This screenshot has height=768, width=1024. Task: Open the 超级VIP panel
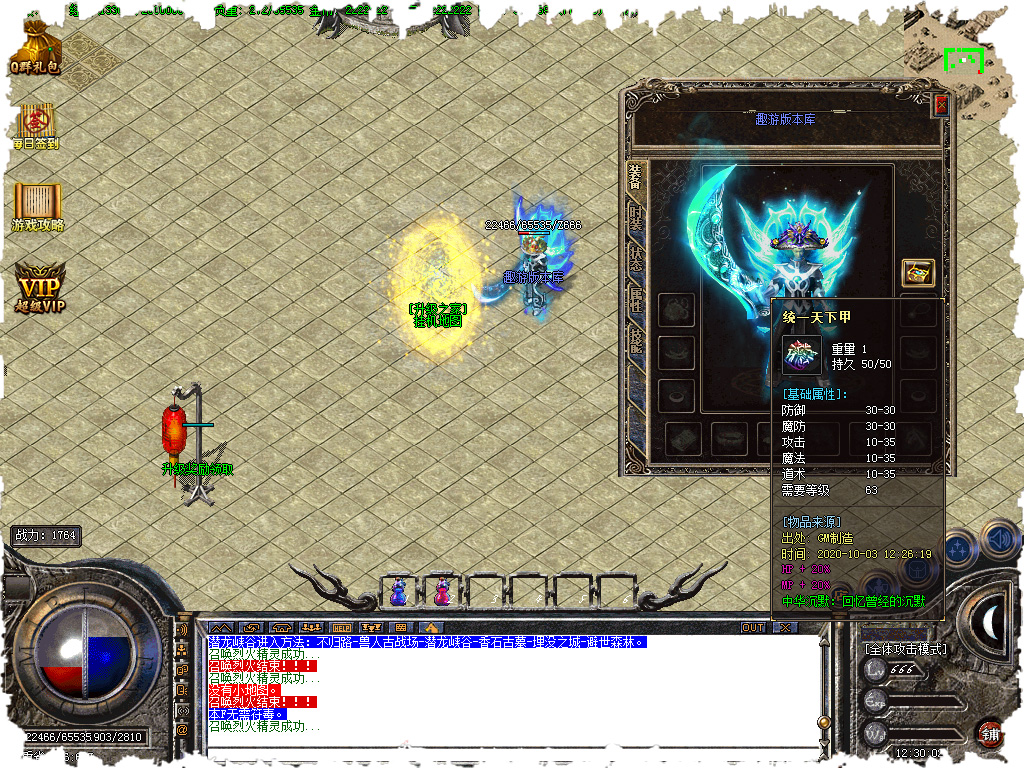coord(40,287)
